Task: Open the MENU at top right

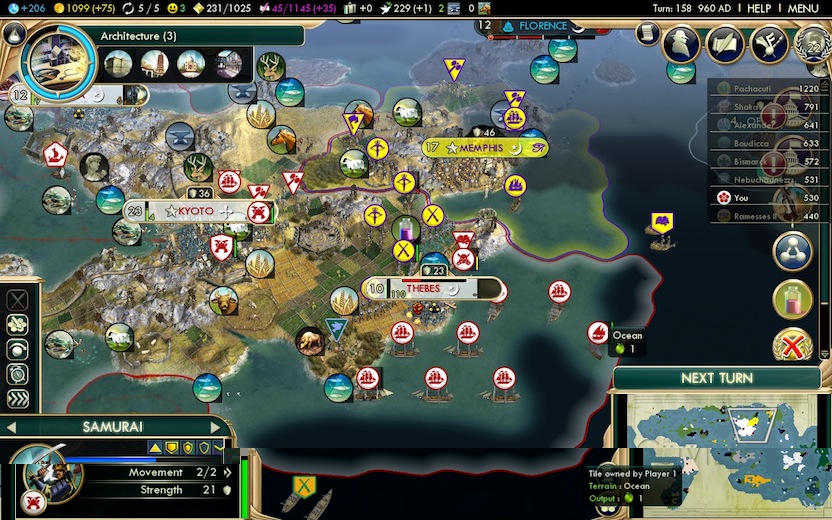Action: (802, 8)
